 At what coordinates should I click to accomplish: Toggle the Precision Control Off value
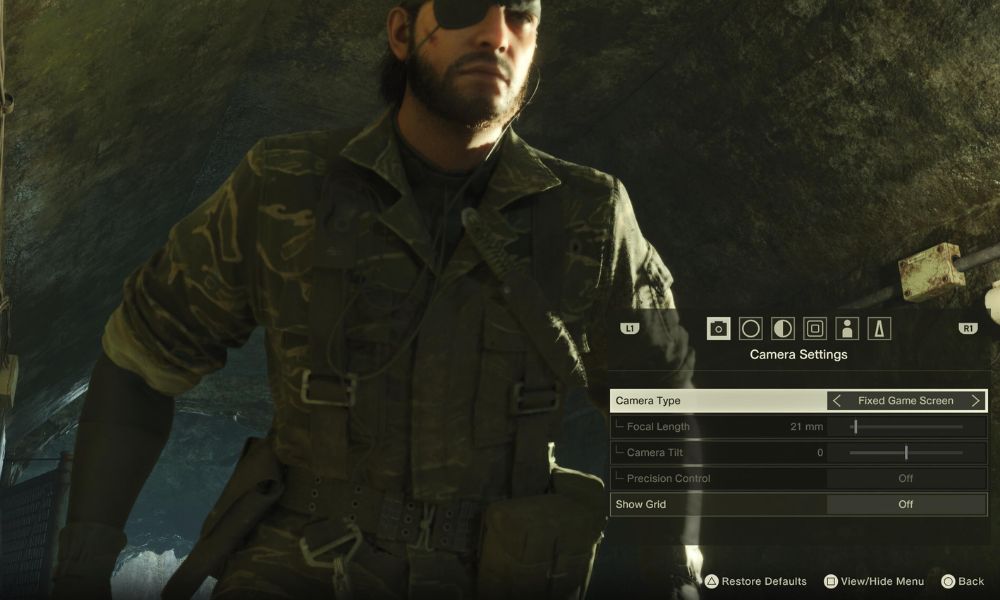[x=905, y=479]
